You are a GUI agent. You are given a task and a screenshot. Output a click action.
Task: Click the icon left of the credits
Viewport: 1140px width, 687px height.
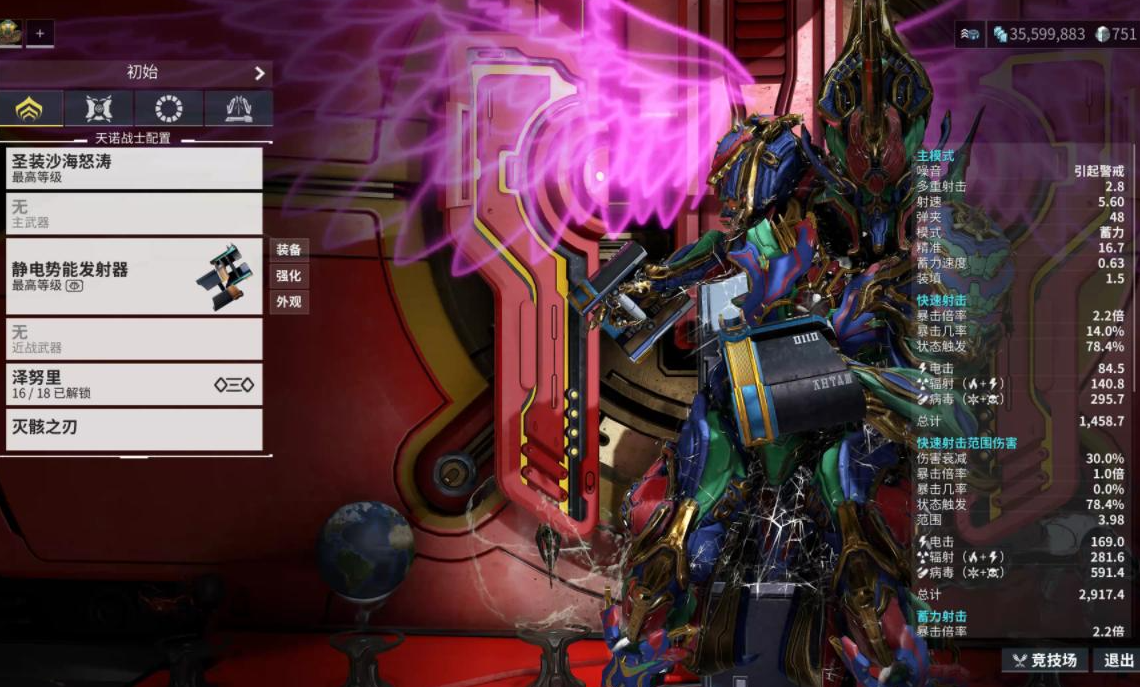coord(969,34)
